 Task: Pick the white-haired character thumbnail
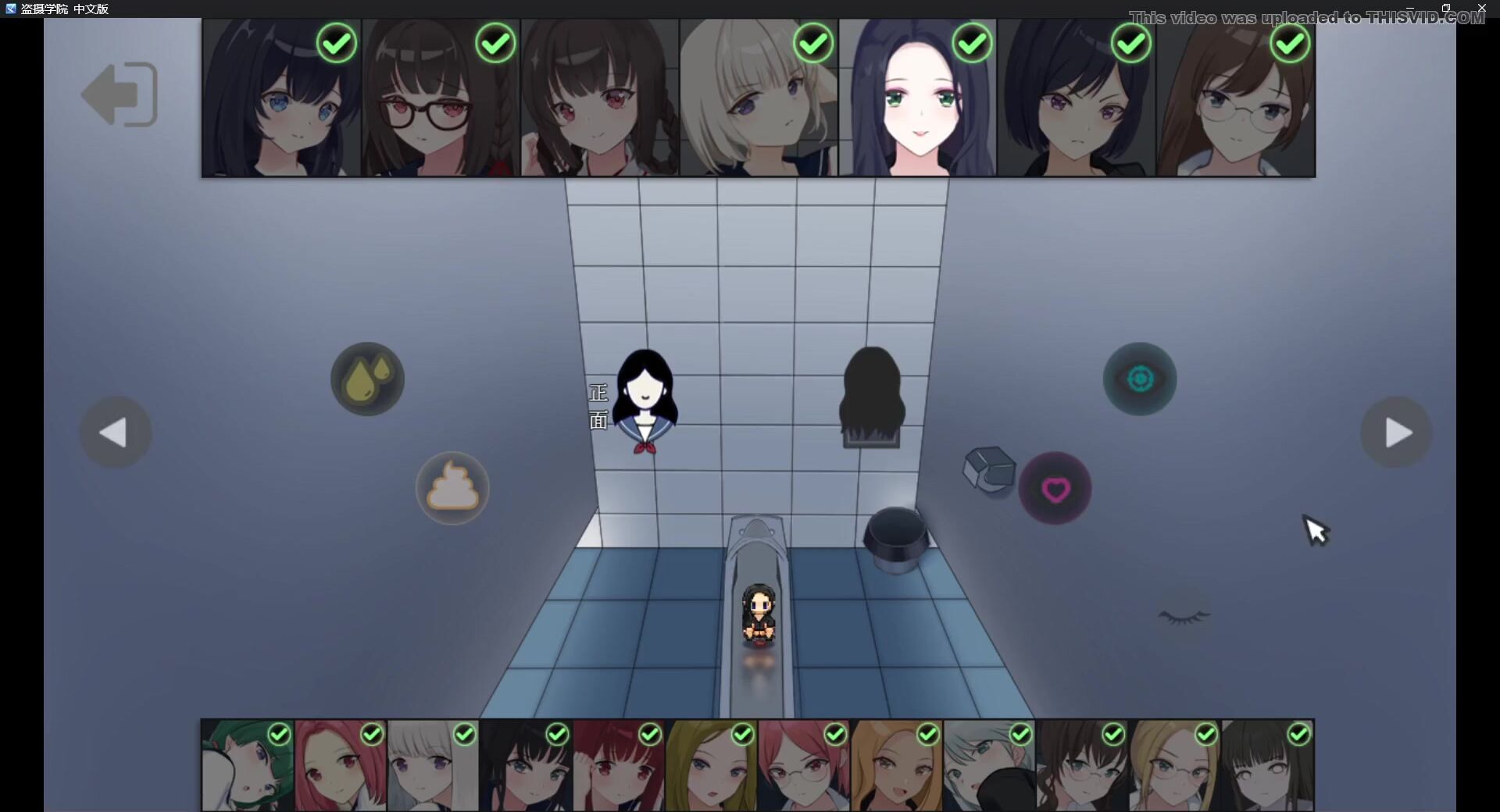click(433, 765)
